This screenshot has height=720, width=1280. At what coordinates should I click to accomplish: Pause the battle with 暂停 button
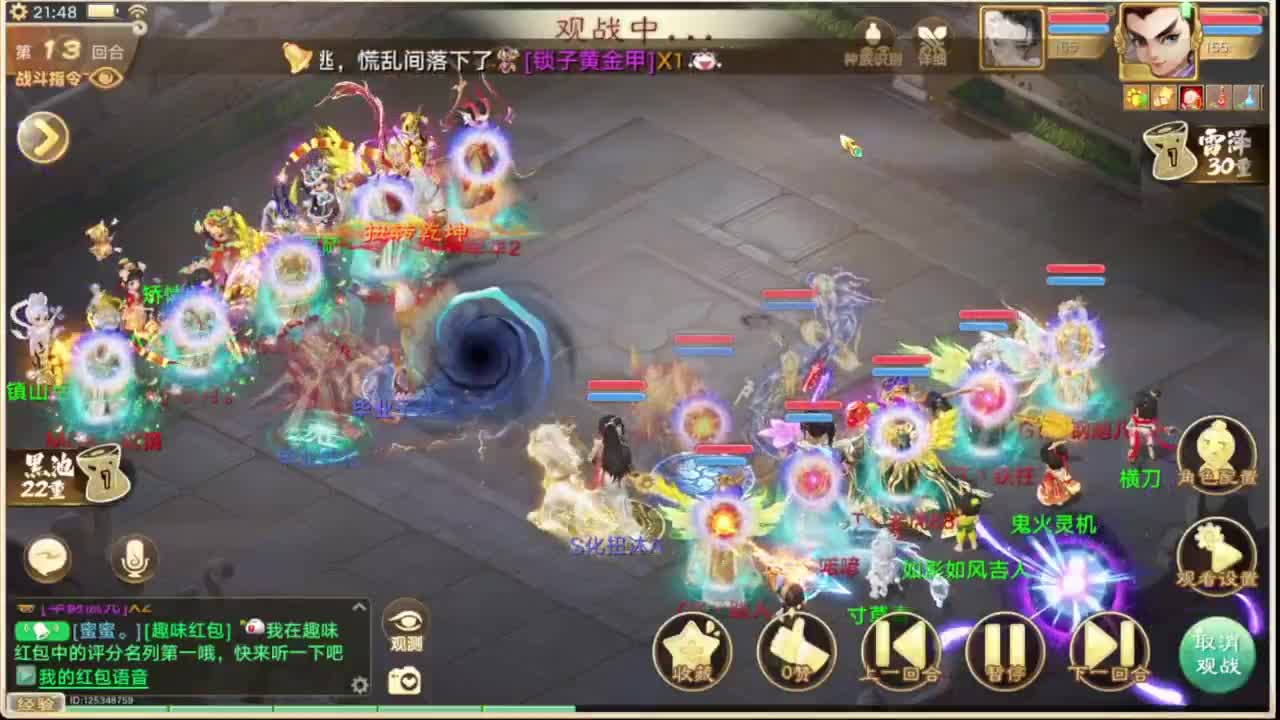(x=1007, y=650)
